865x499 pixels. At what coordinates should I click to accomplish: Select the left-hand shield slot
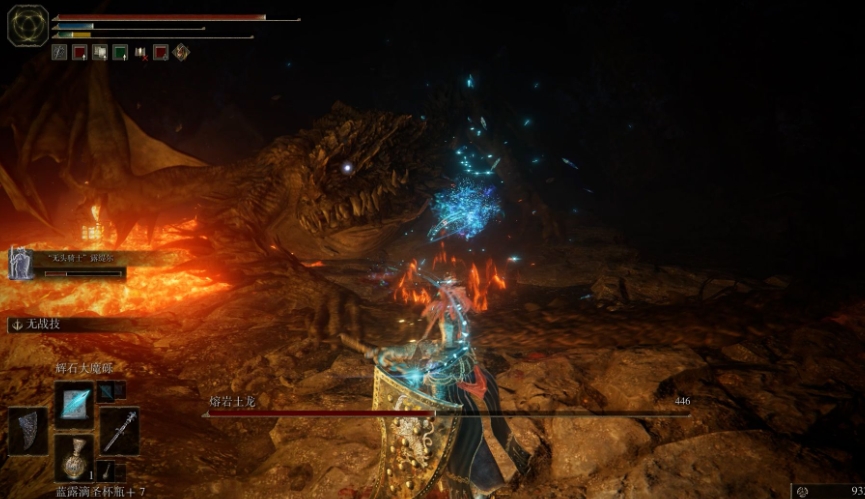[28, 430]
